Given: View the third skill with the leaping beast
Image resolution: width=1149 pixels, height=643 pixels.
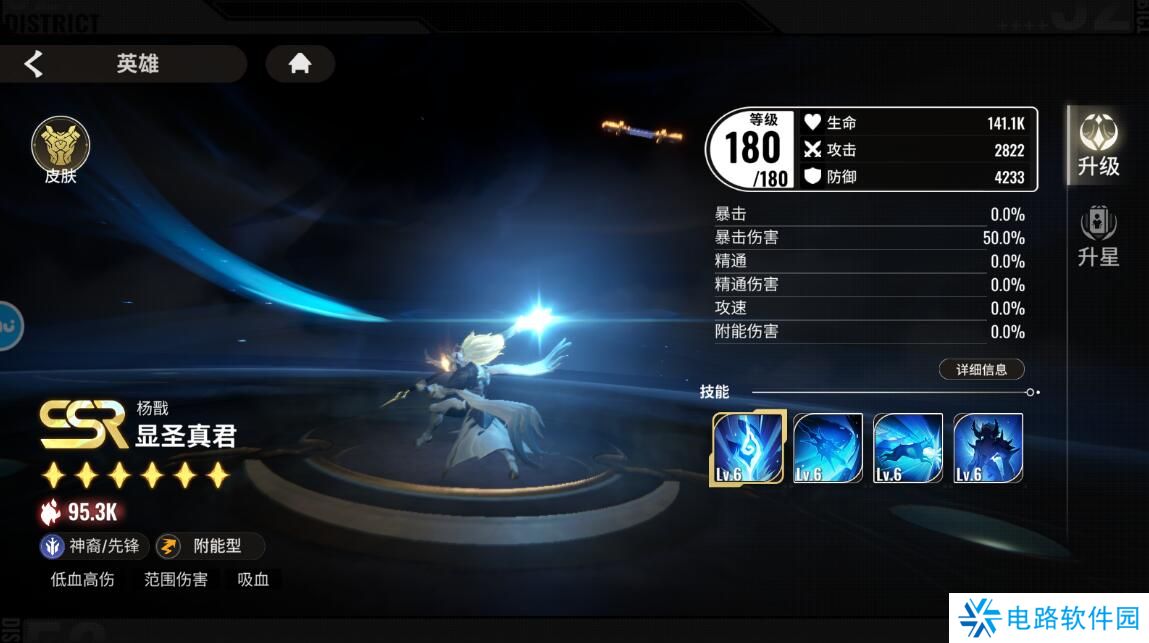Looking at the screenshot, I should click(908, 448).
